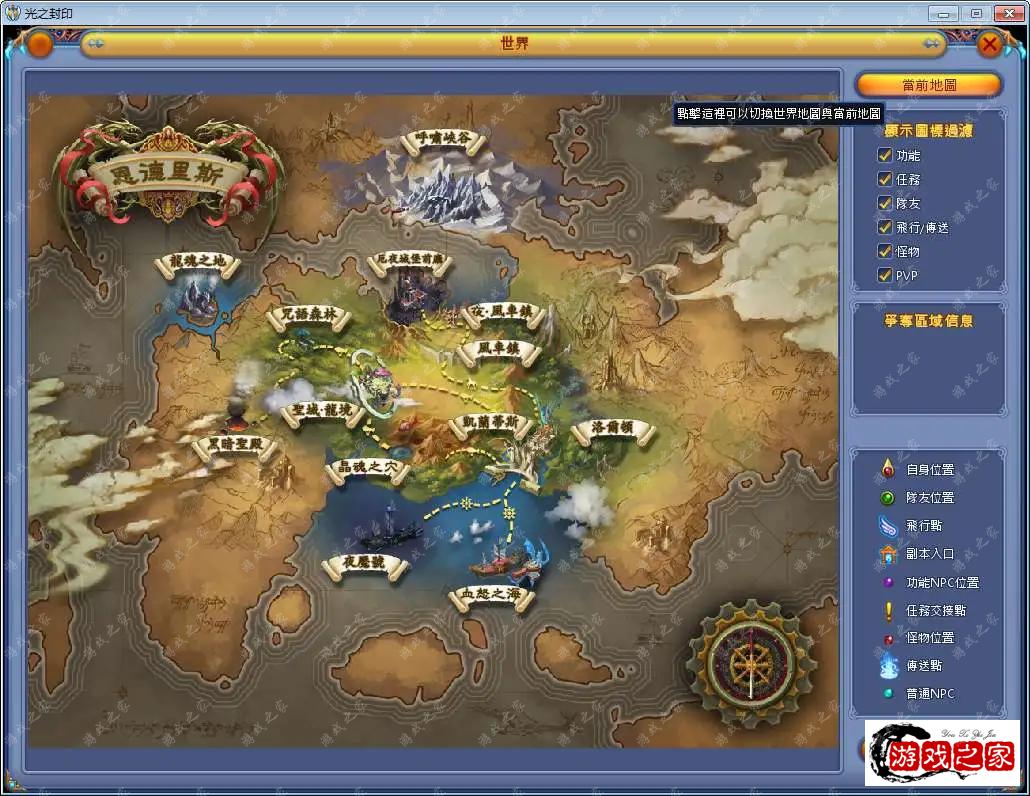Viewport: 1030px width, 796px height.
Task: Minimize the 光之封印 game window
Action: (943, 13)
